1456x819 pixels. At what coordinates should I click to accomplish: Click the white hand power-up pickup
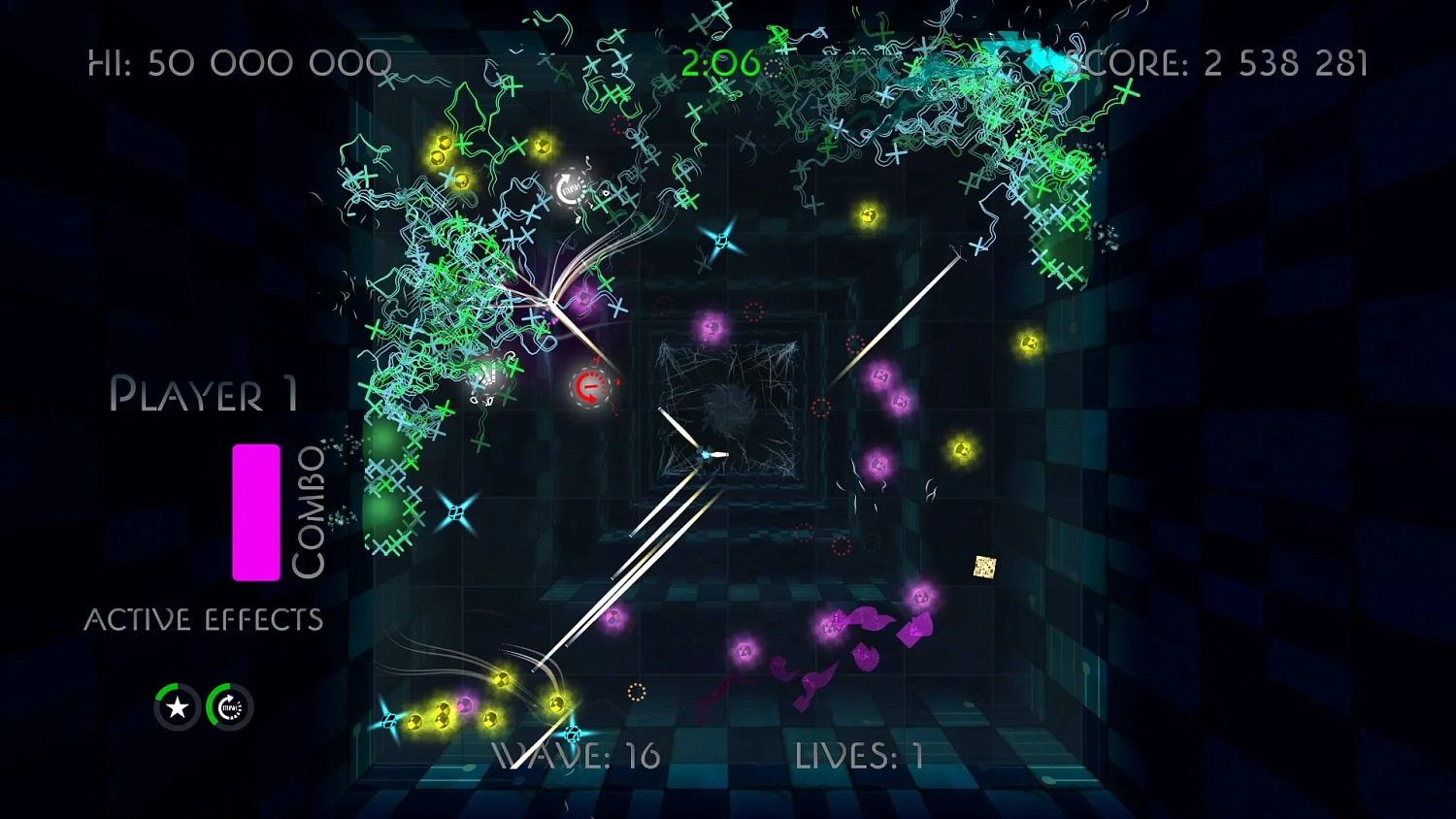point(487,378)
